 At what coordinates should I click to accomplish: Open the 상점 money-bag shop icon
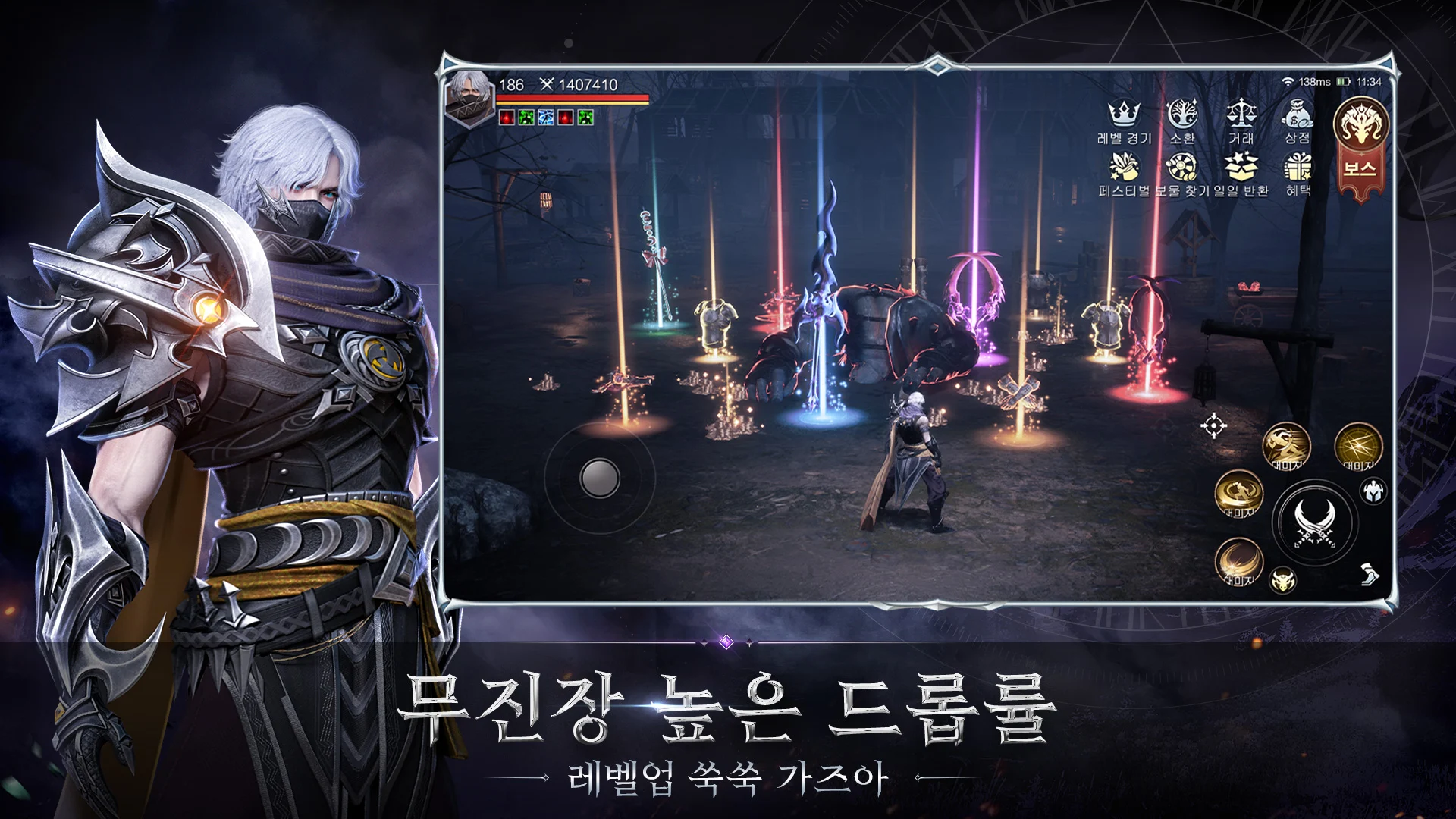coord(1299,114)
